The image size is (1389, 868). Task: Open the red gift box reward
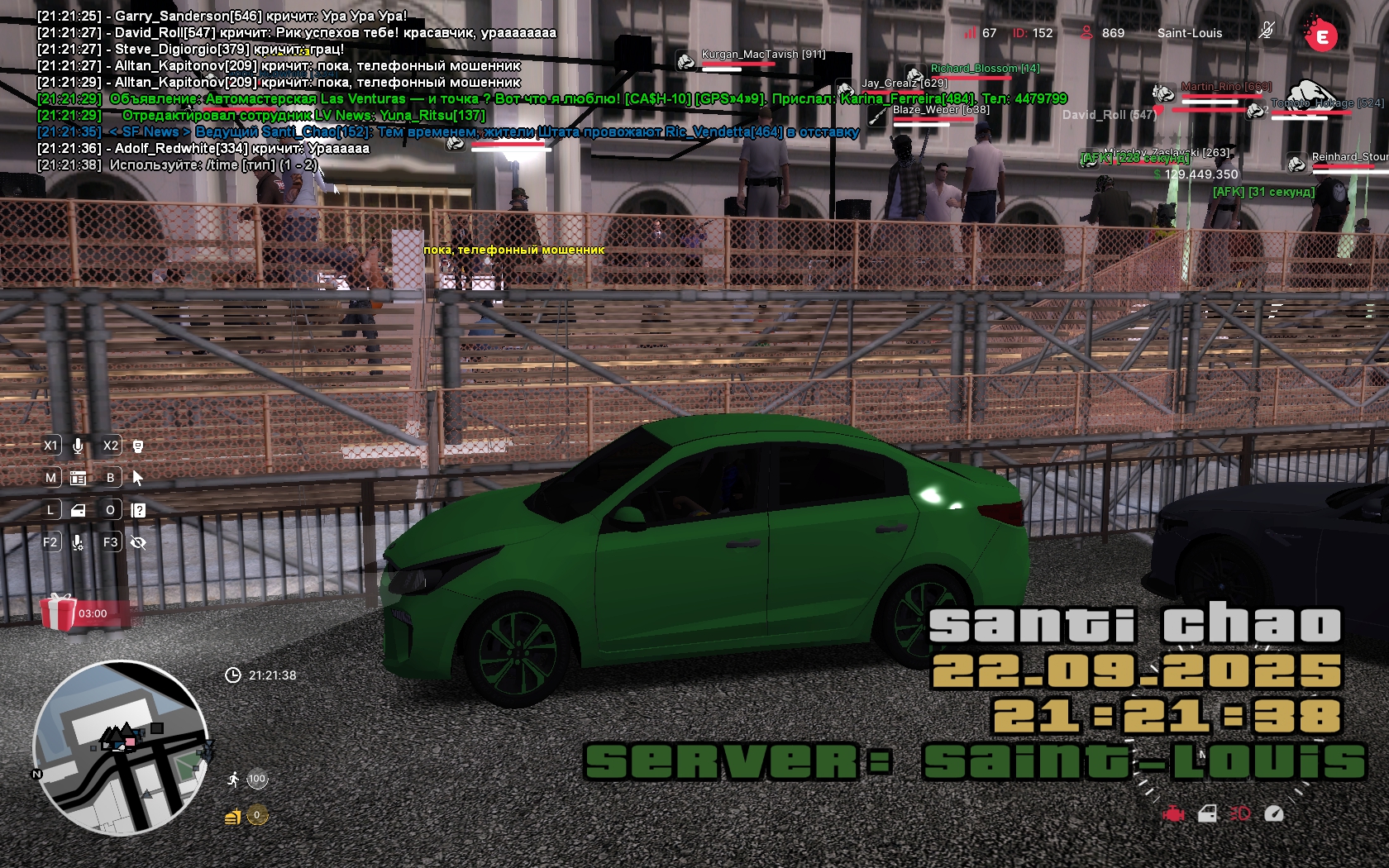pyautogui.click(x=59, y=613)
